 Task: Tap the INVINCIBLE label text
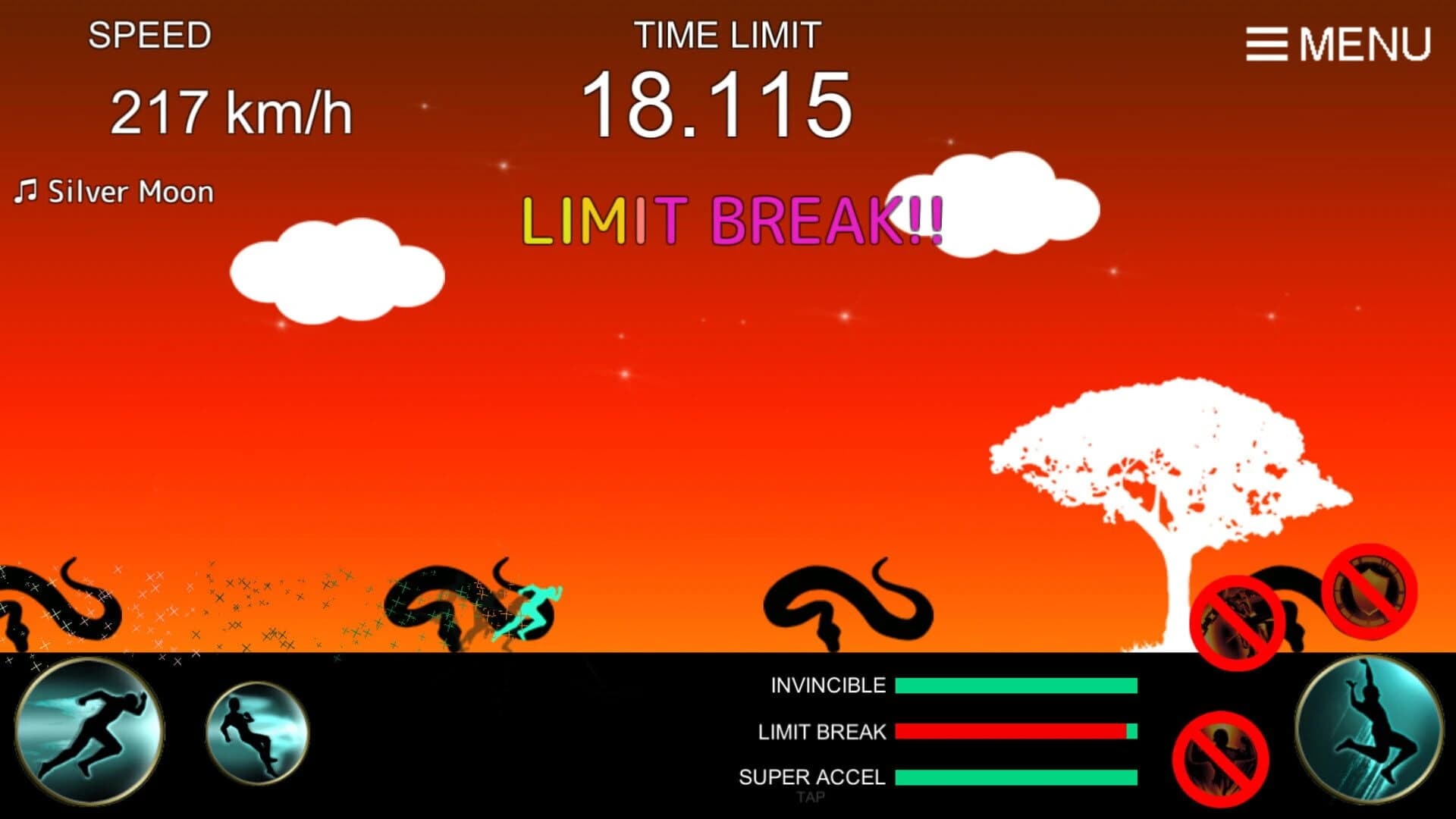pyautogui.click(x=825, y=685)
